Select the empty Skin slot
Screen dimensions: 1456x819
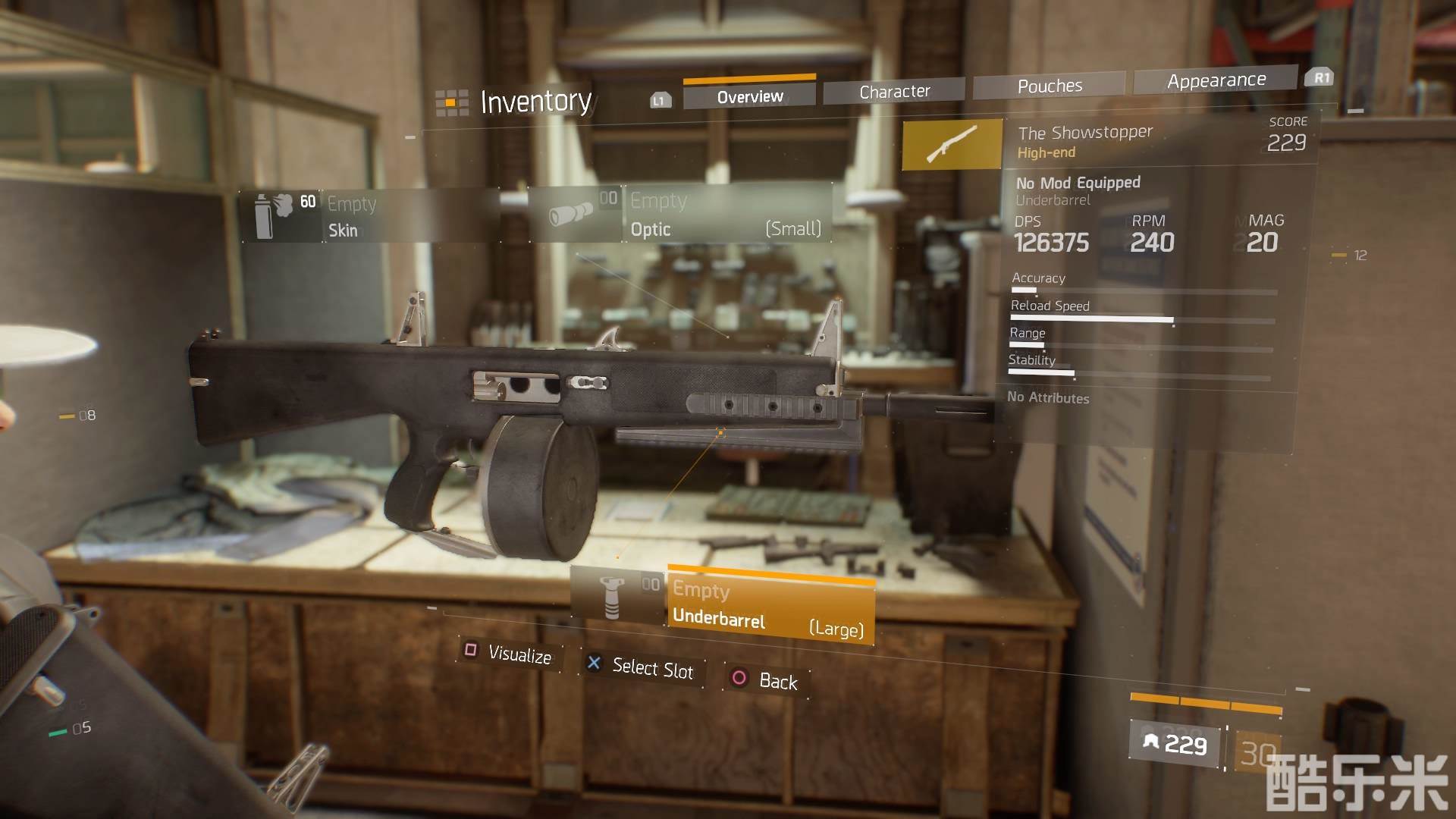(370, 216)
